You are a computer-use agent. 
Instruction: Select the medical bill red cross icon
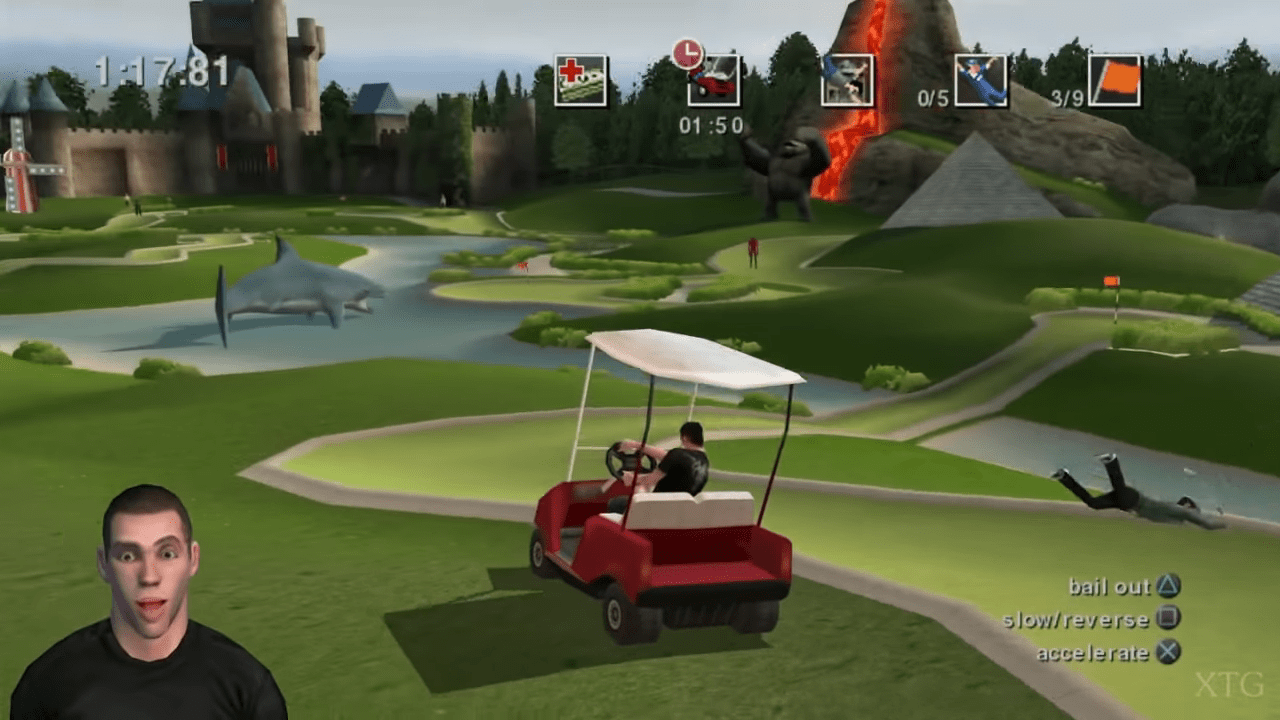tap(581, 80)
